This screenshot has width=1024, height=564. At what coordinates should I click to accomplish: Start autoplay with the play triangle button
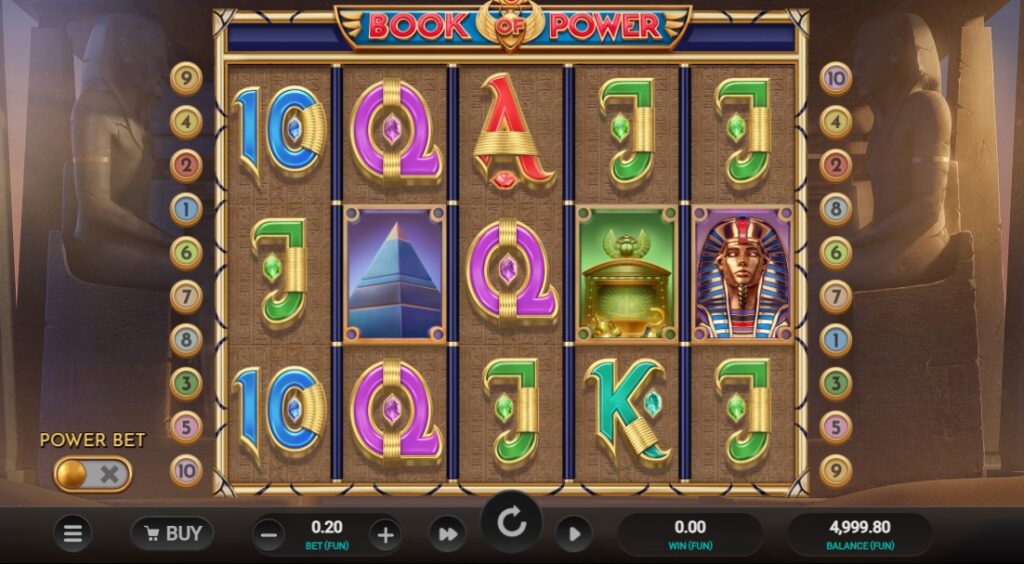[572, 534]
